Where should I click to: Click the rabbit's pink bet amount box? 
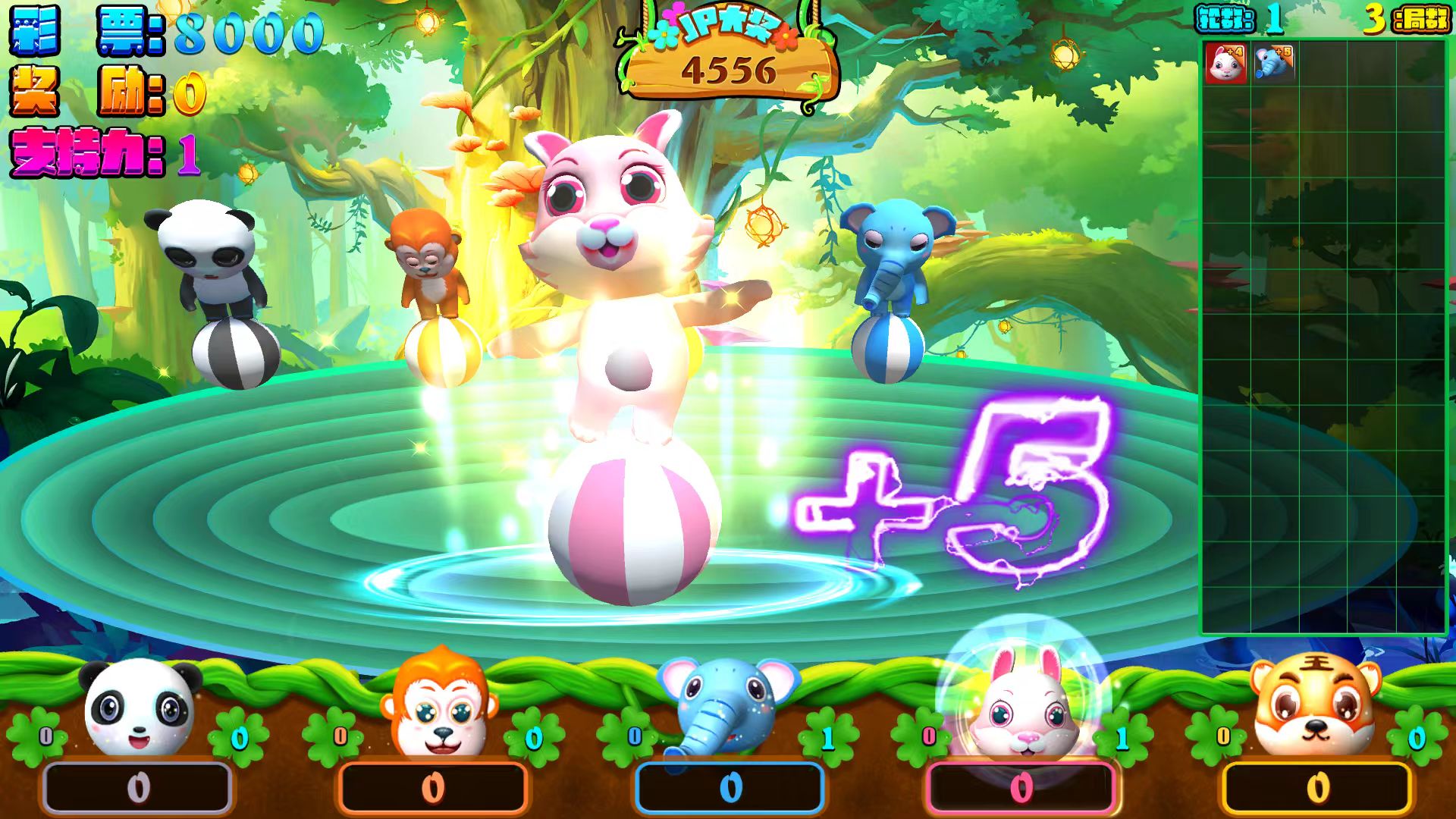click(1021, 788)
